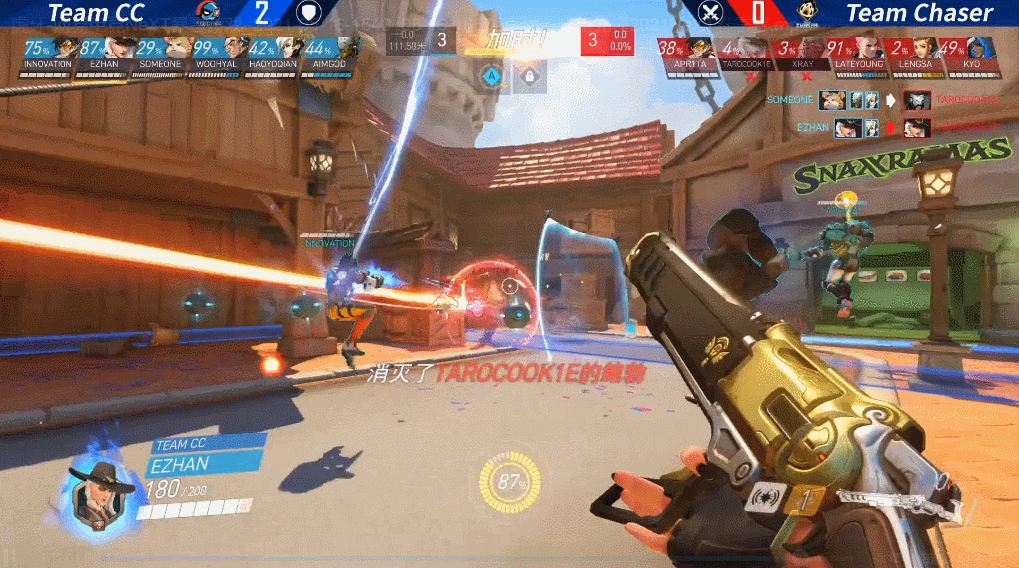Switch view to WOOHYAL's portrait
The image size is (1019, 568).
[235, 47]
